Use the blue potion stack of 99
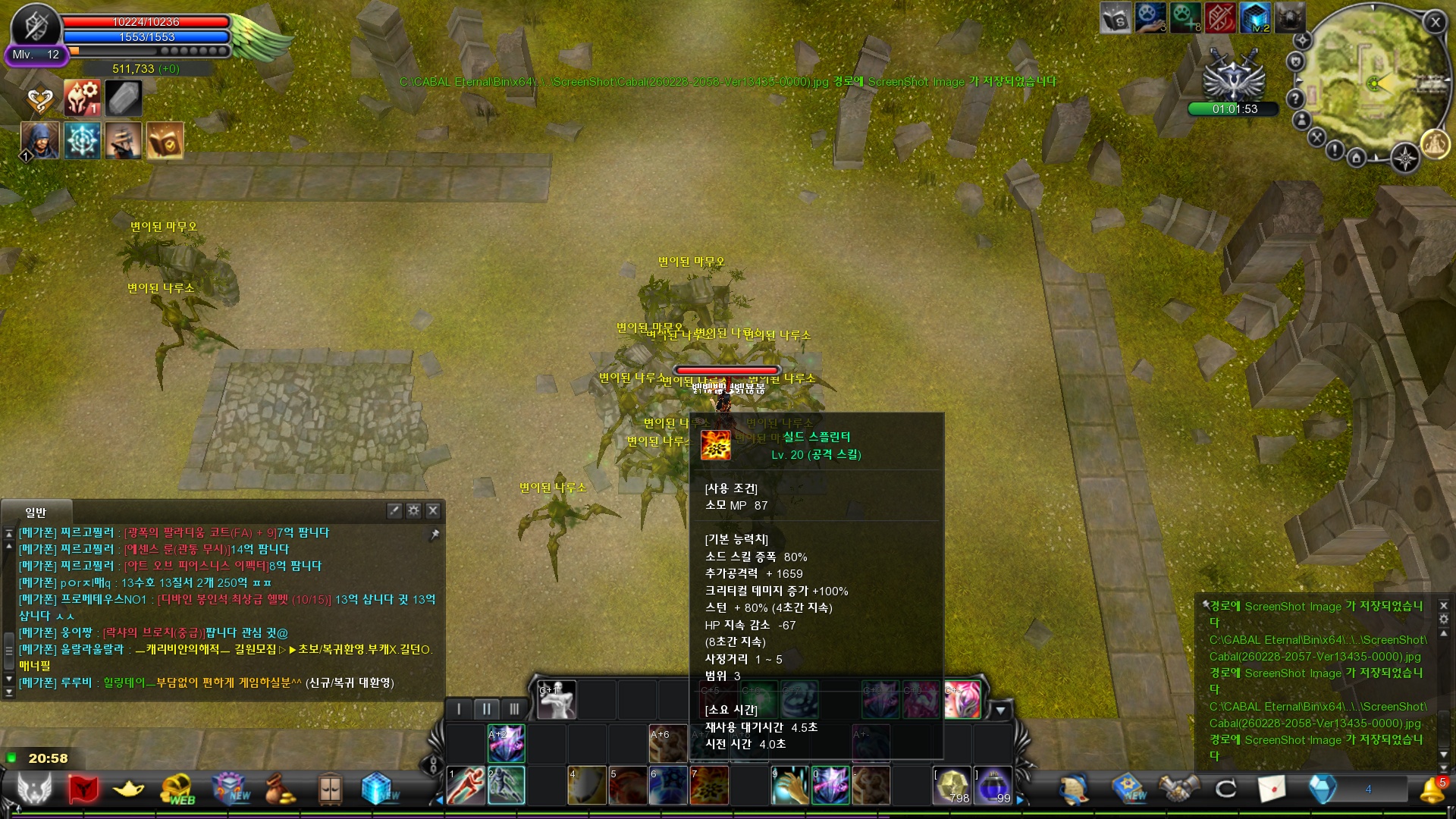This screenshot has width=1456, height=819. point(993,785)
